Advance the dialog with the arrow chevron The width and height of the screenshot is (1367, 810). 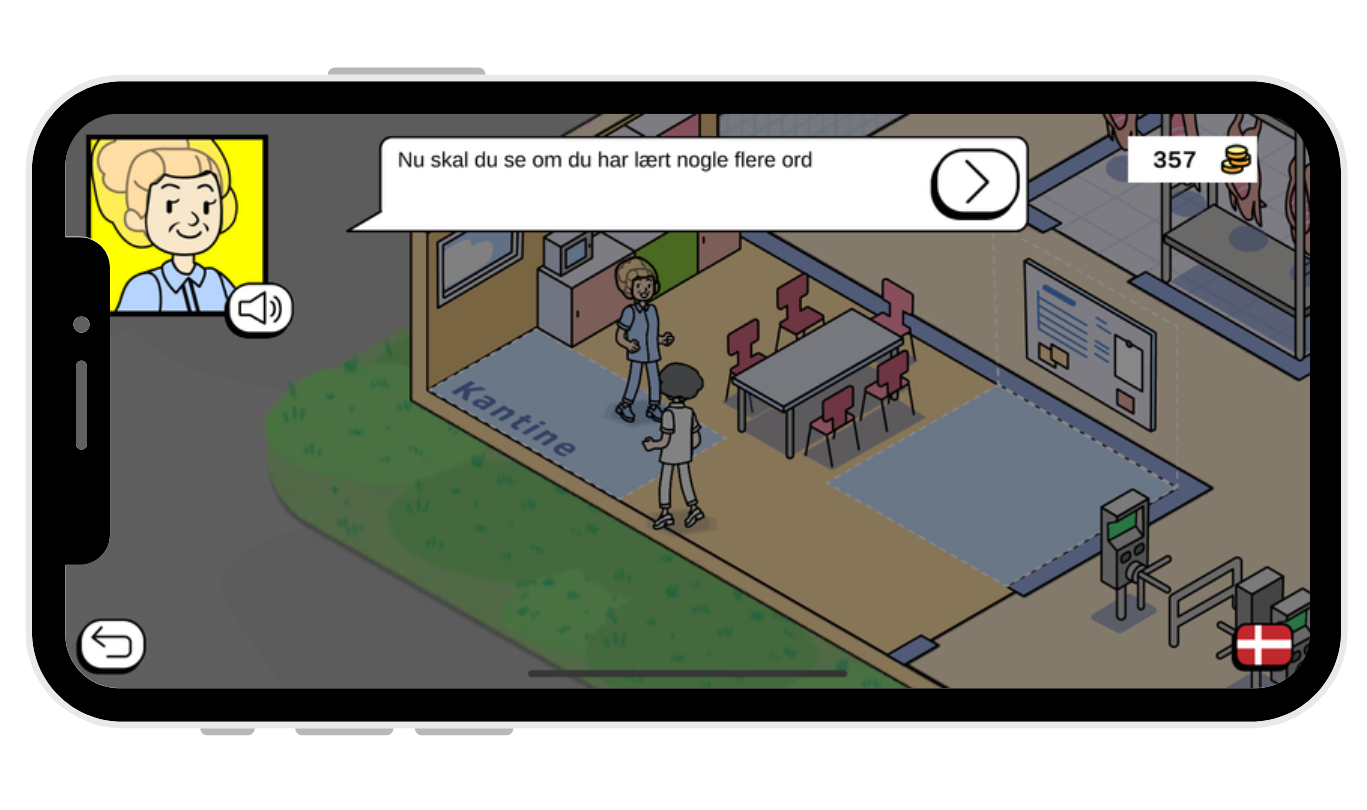(975, 182)
